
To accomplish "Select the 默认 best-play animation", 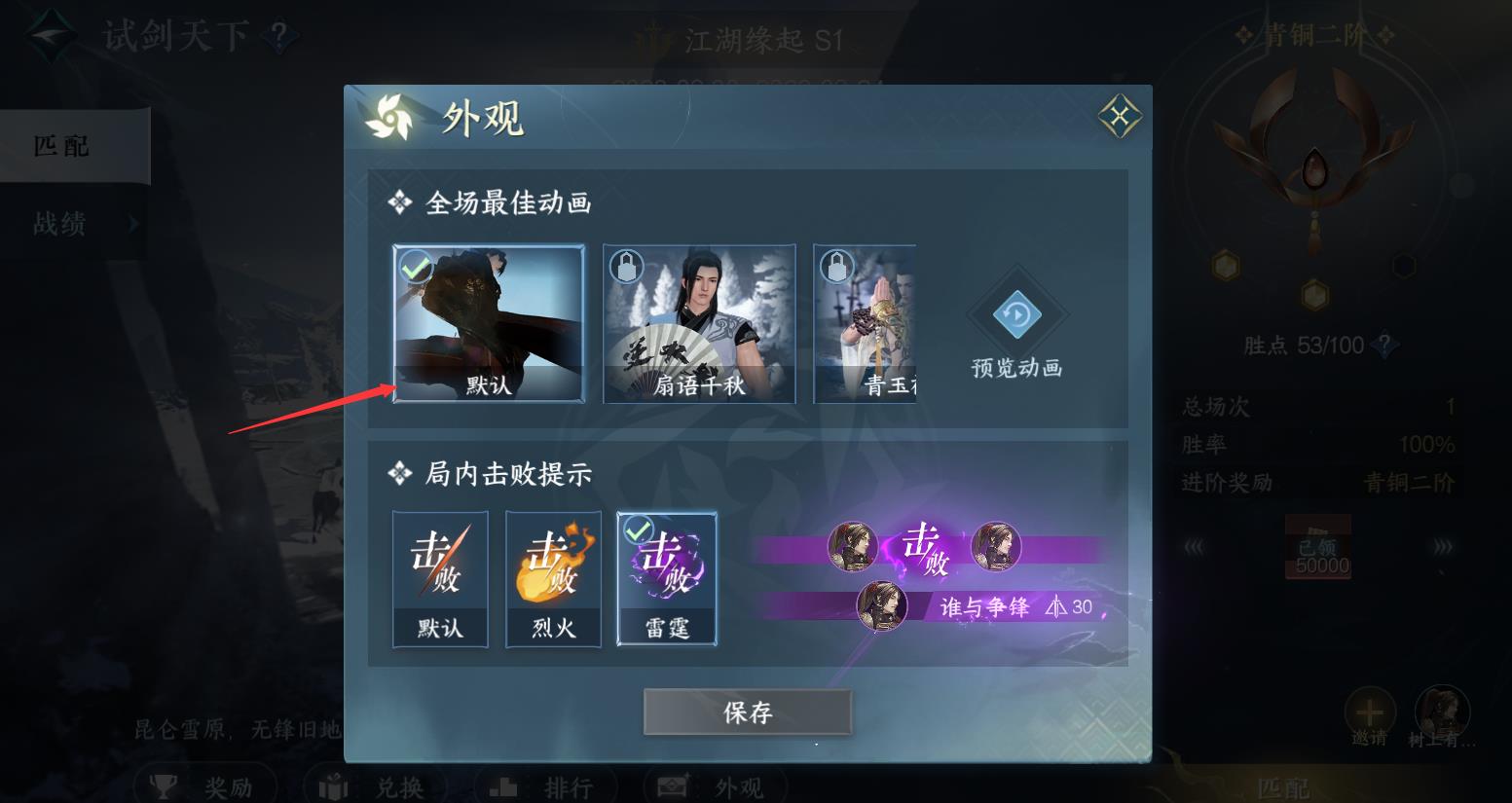I will pos(488,323).
